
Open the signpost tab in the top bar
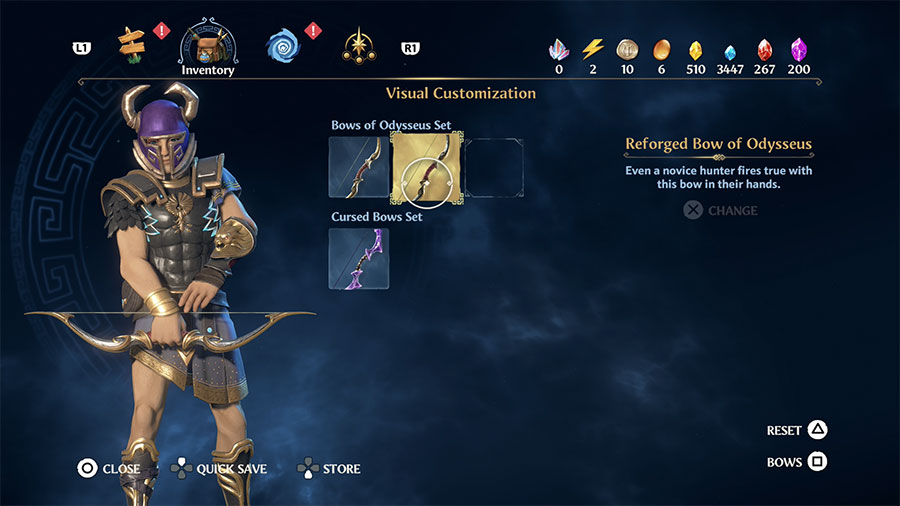coord(132,43)
